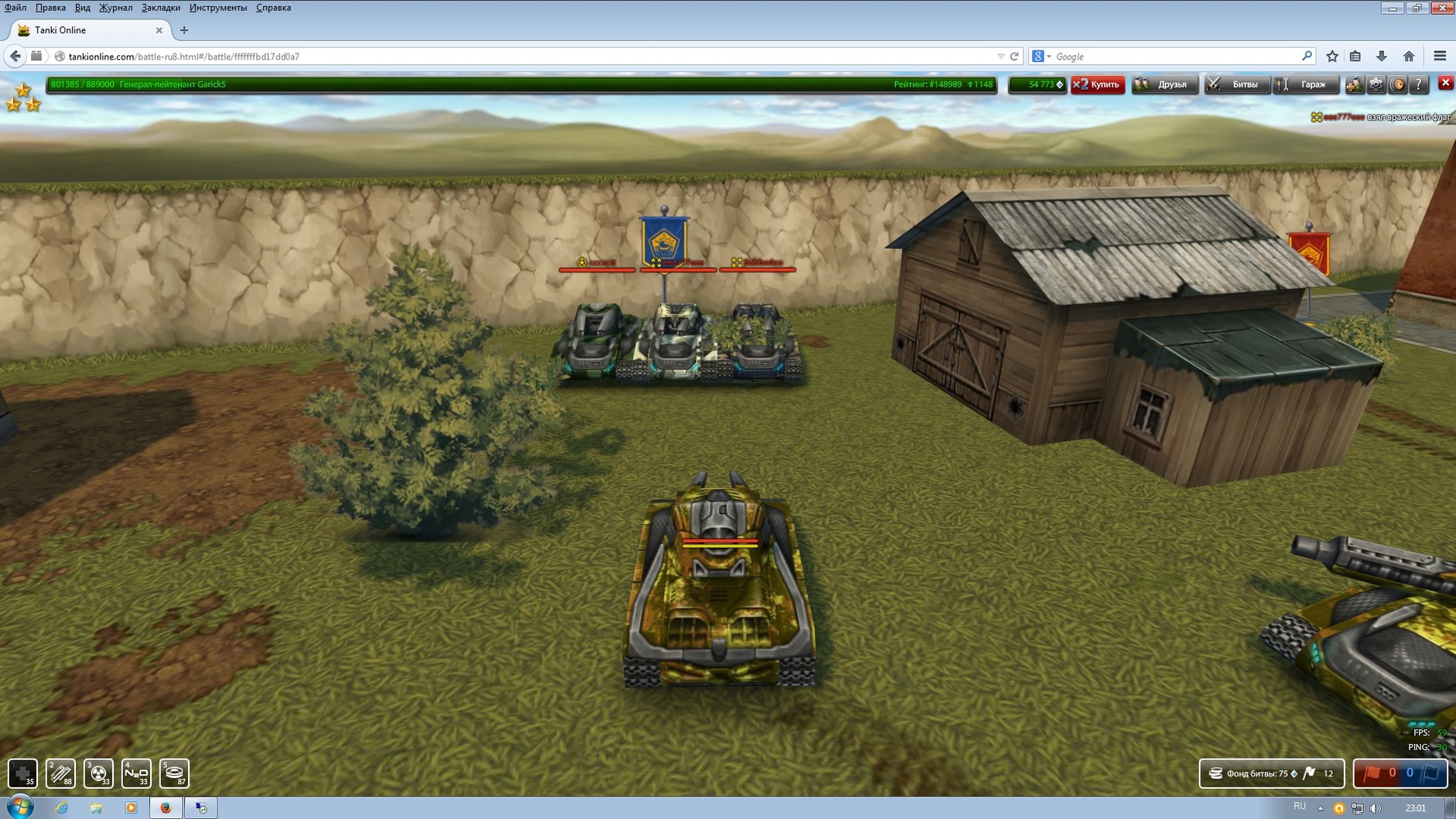This screenshot has width=1456, height=819.
Task: Activate the N2O speed boost supply
Action: click(136, 773)
